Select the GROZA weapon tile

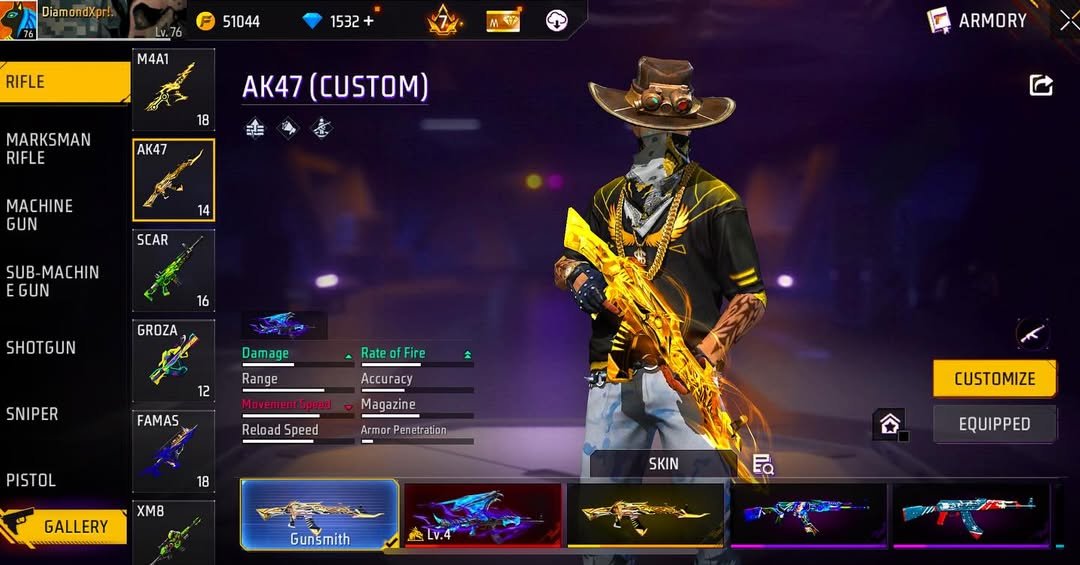(173, 361)
